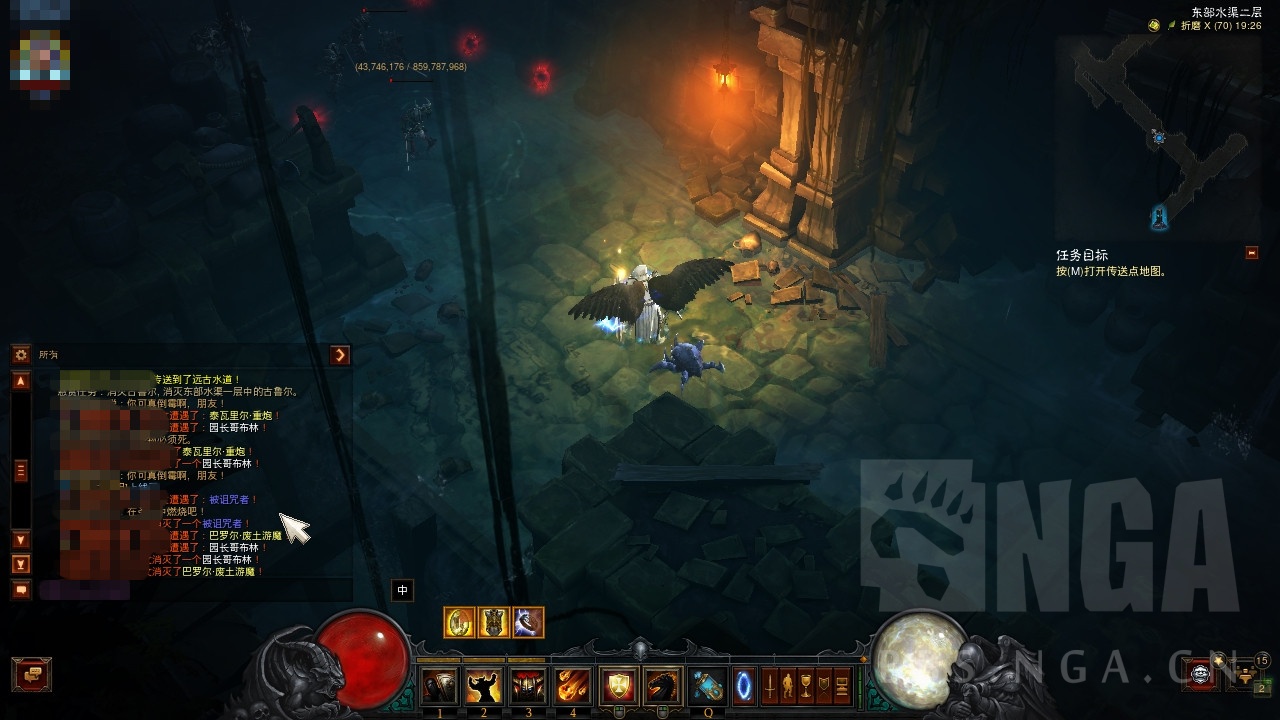This screenshot has height=720, width=1280.
Task: Open the sword icon menu button
Action: (771, 686)
